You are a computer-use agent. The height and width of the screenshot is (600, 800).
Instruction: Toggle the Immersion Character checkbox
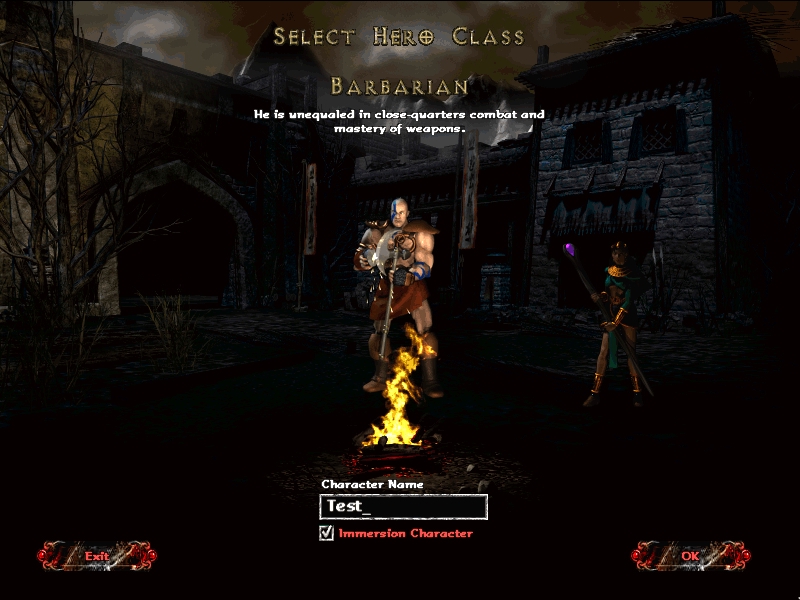tap(326, 533)
